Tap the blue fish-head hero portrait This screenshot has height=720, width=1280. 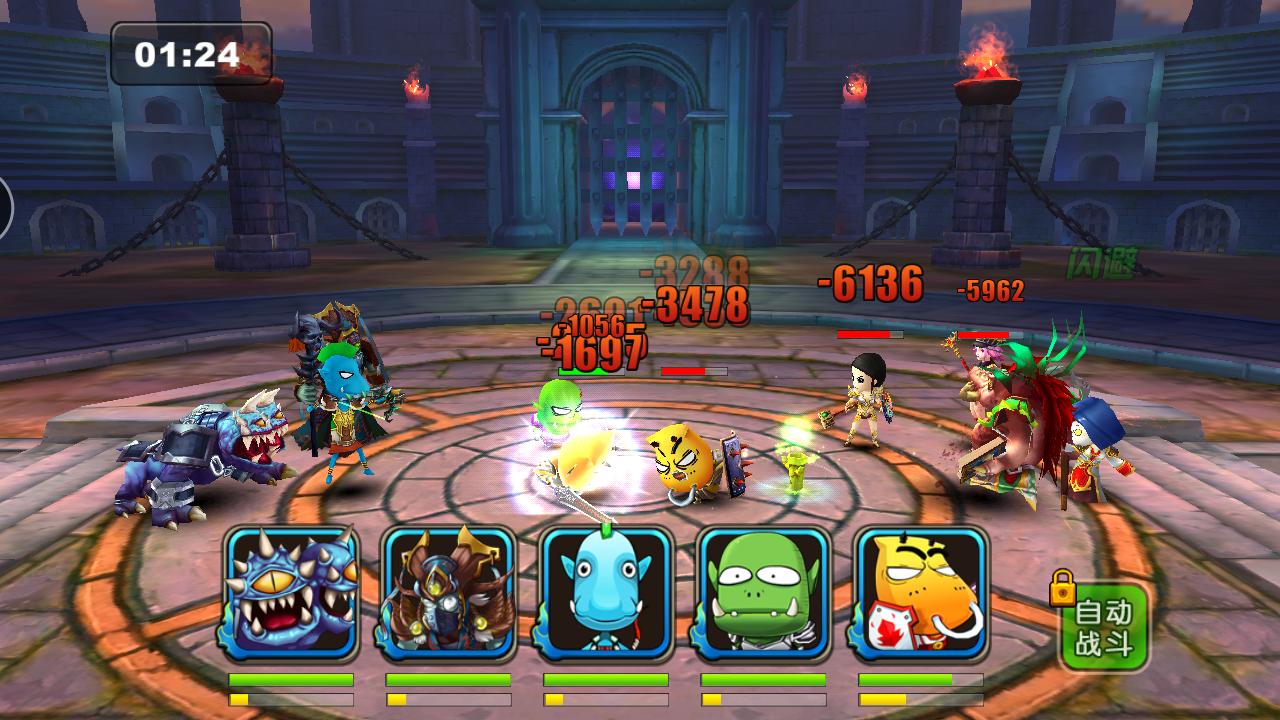click(606, 593)
